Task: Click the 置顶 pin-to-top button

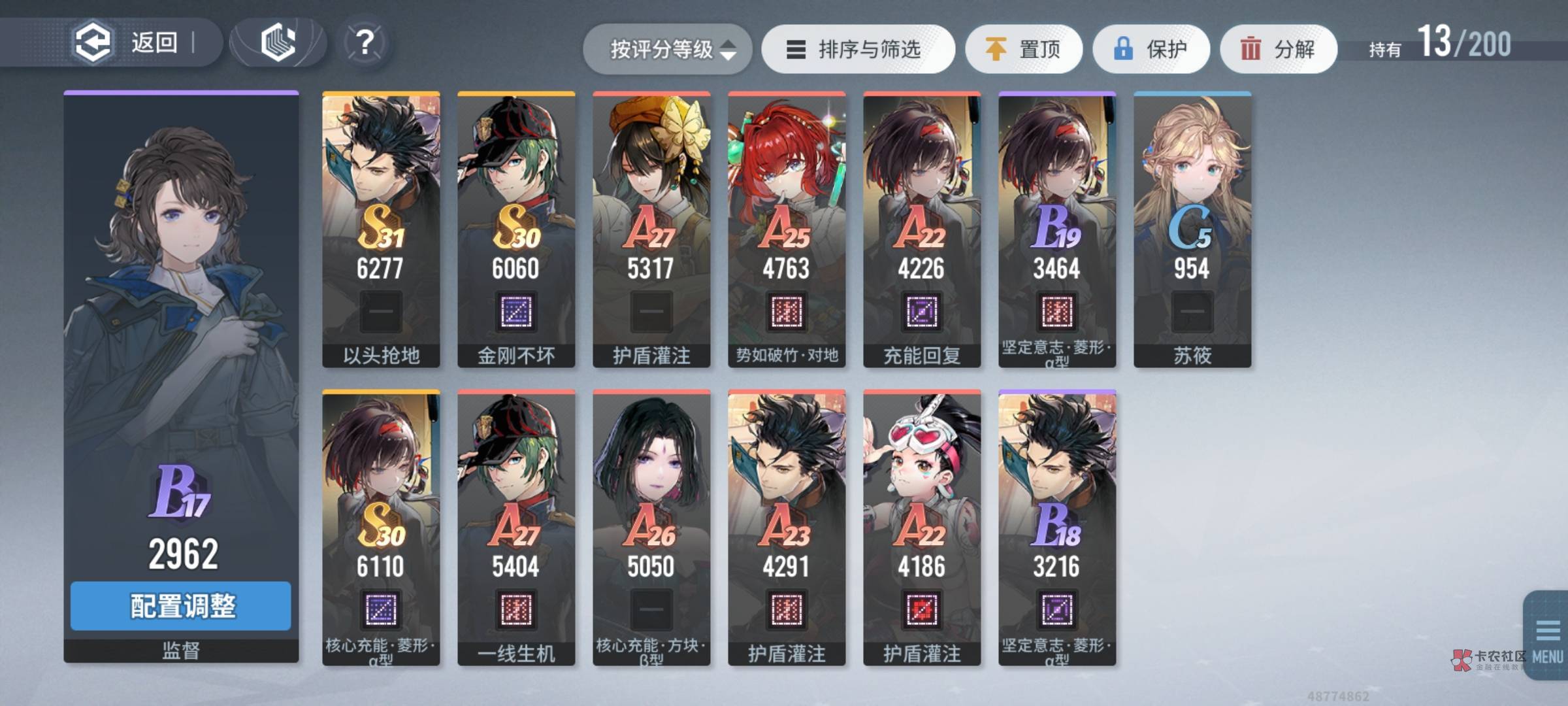Action: [x=1024, y=50]
